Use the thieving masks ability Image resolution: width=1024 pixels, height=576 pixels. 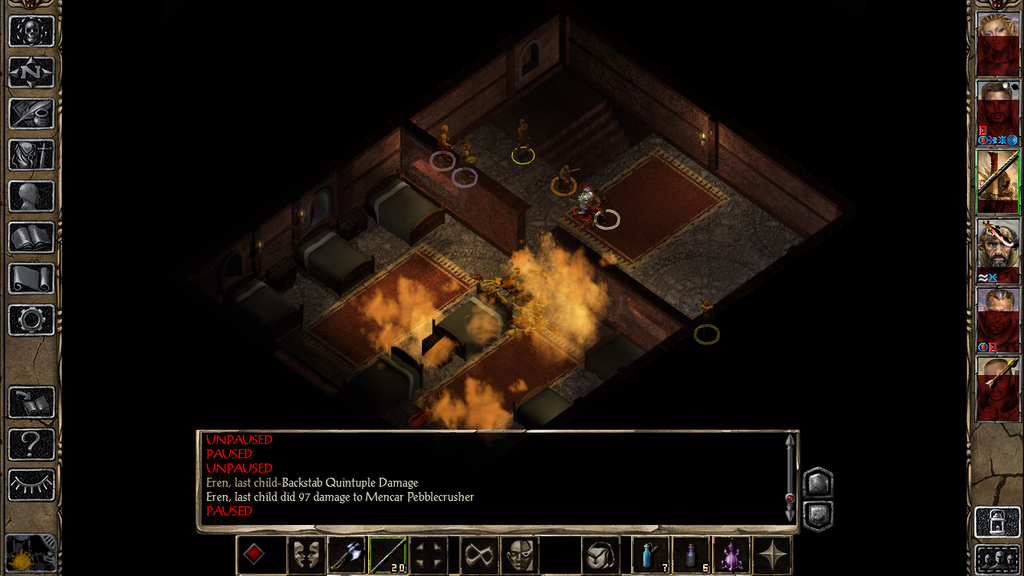tap(305, 555)
